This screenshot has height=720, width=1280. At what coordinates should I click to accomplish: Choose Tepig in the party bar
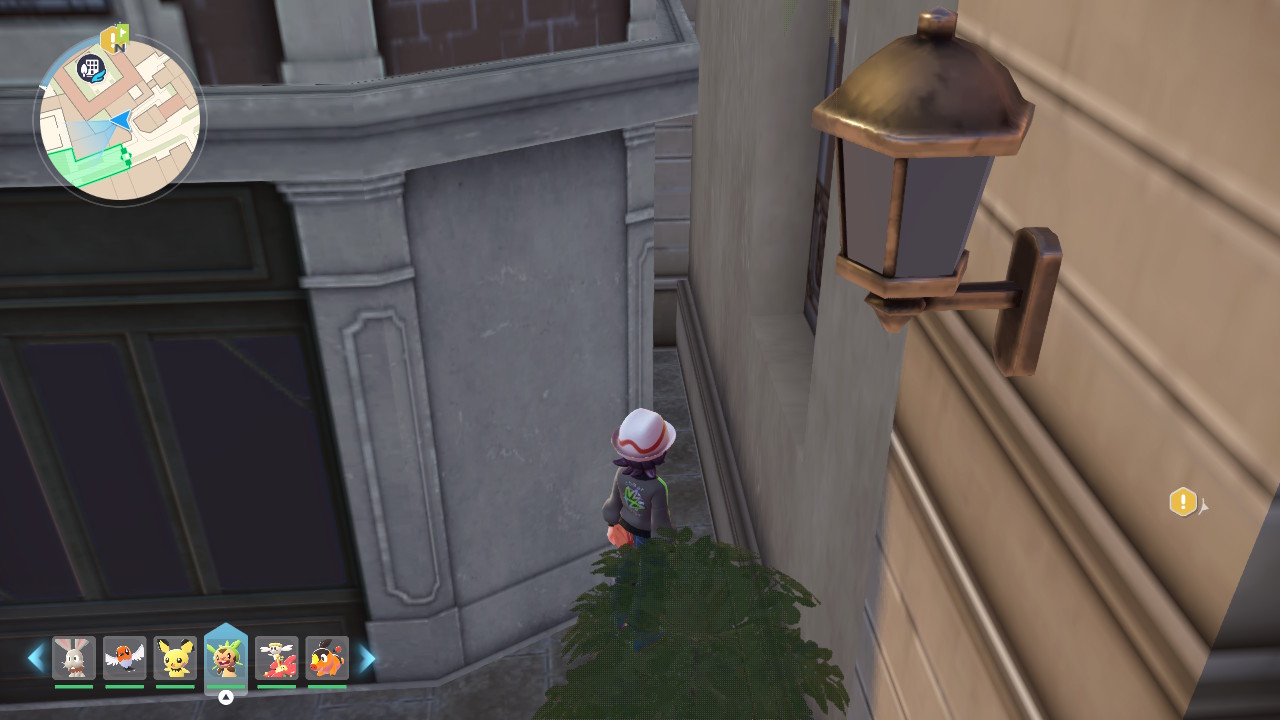(x=327, y=658)
